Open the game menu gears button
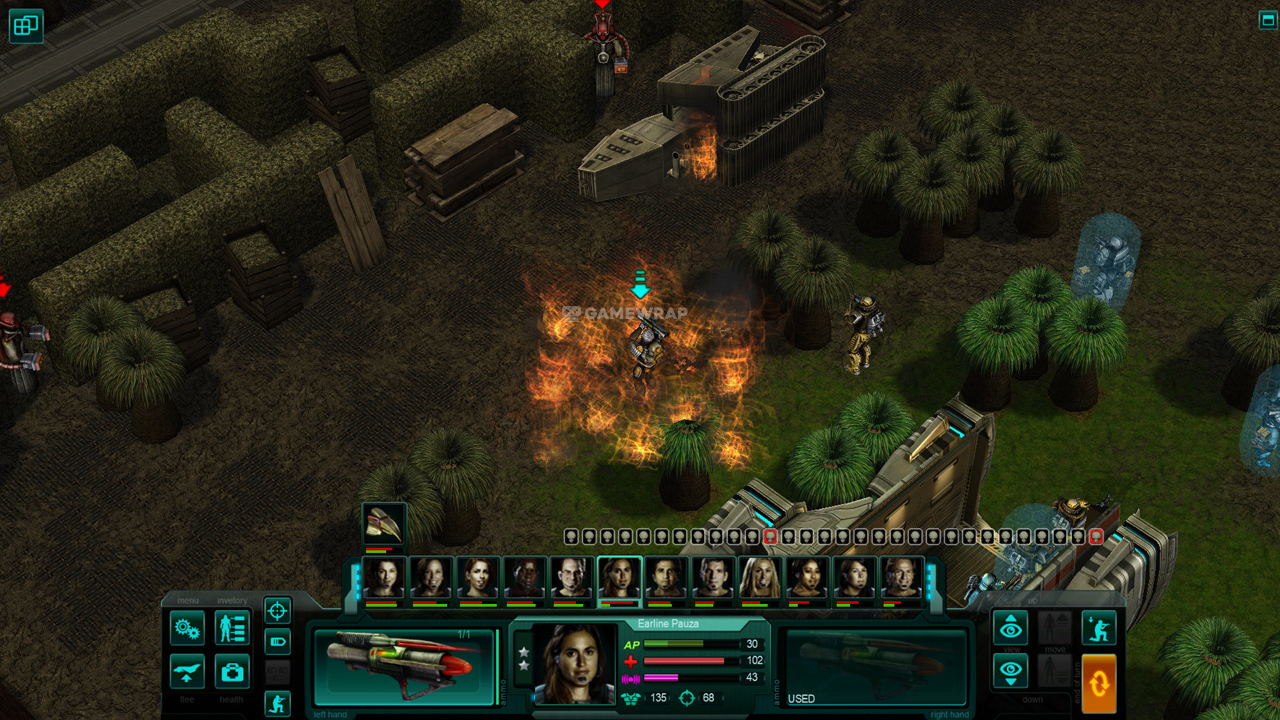This screenshot has width=1280, height=720. click(x=187, y=628)
